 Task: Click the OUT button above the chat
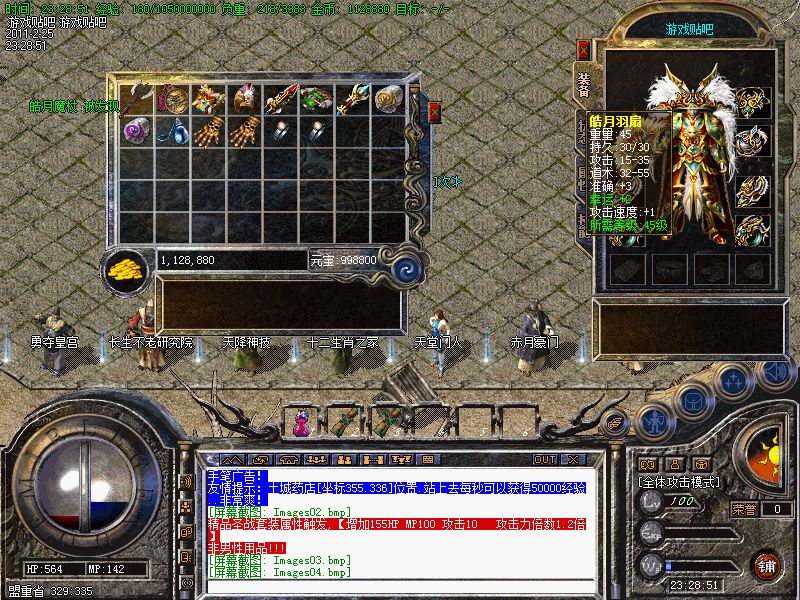click(x=544, y=459)
